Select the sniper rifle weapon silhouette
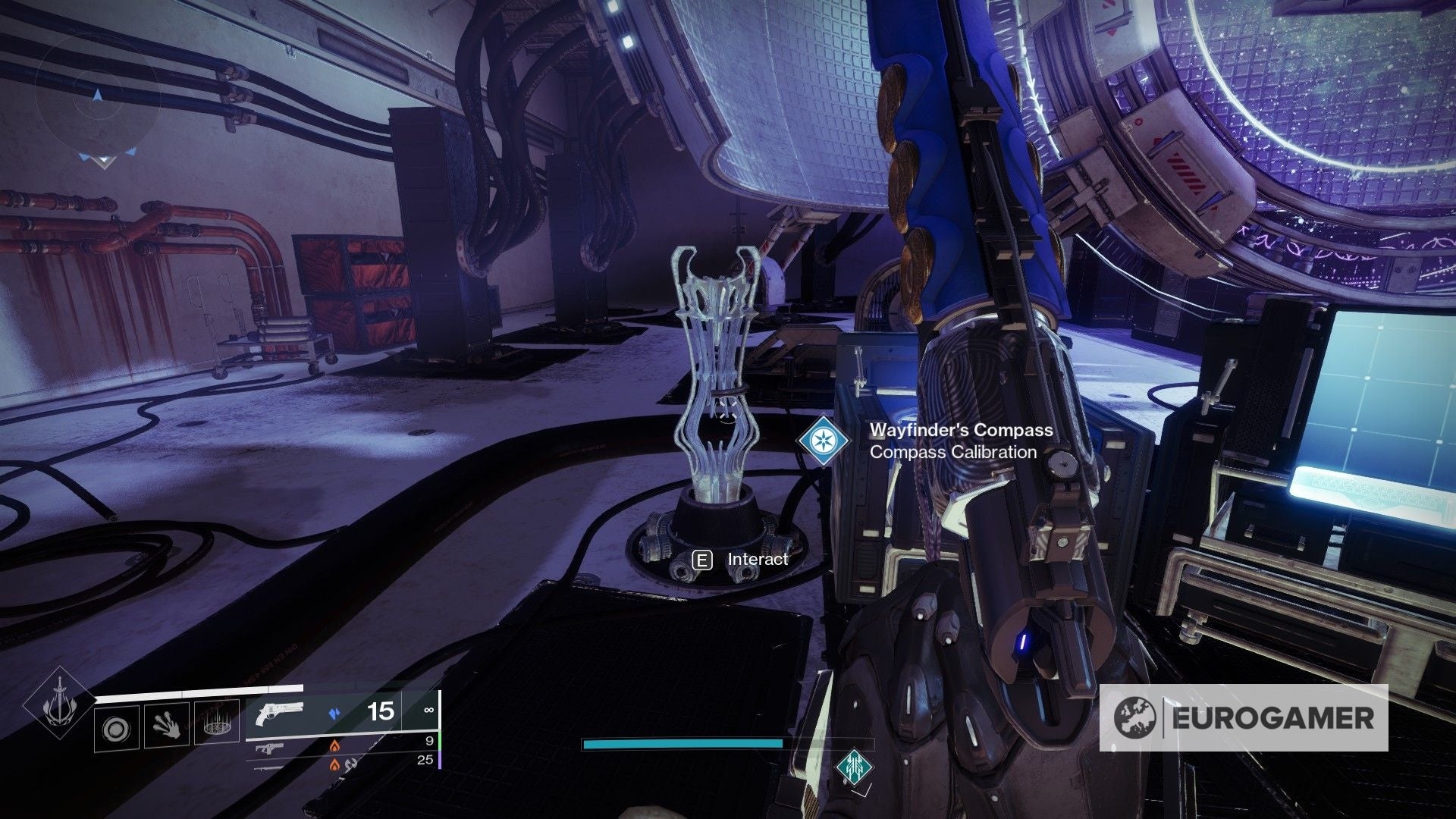The height and width of the screenshot is (819, 1456). coord(269,770)
